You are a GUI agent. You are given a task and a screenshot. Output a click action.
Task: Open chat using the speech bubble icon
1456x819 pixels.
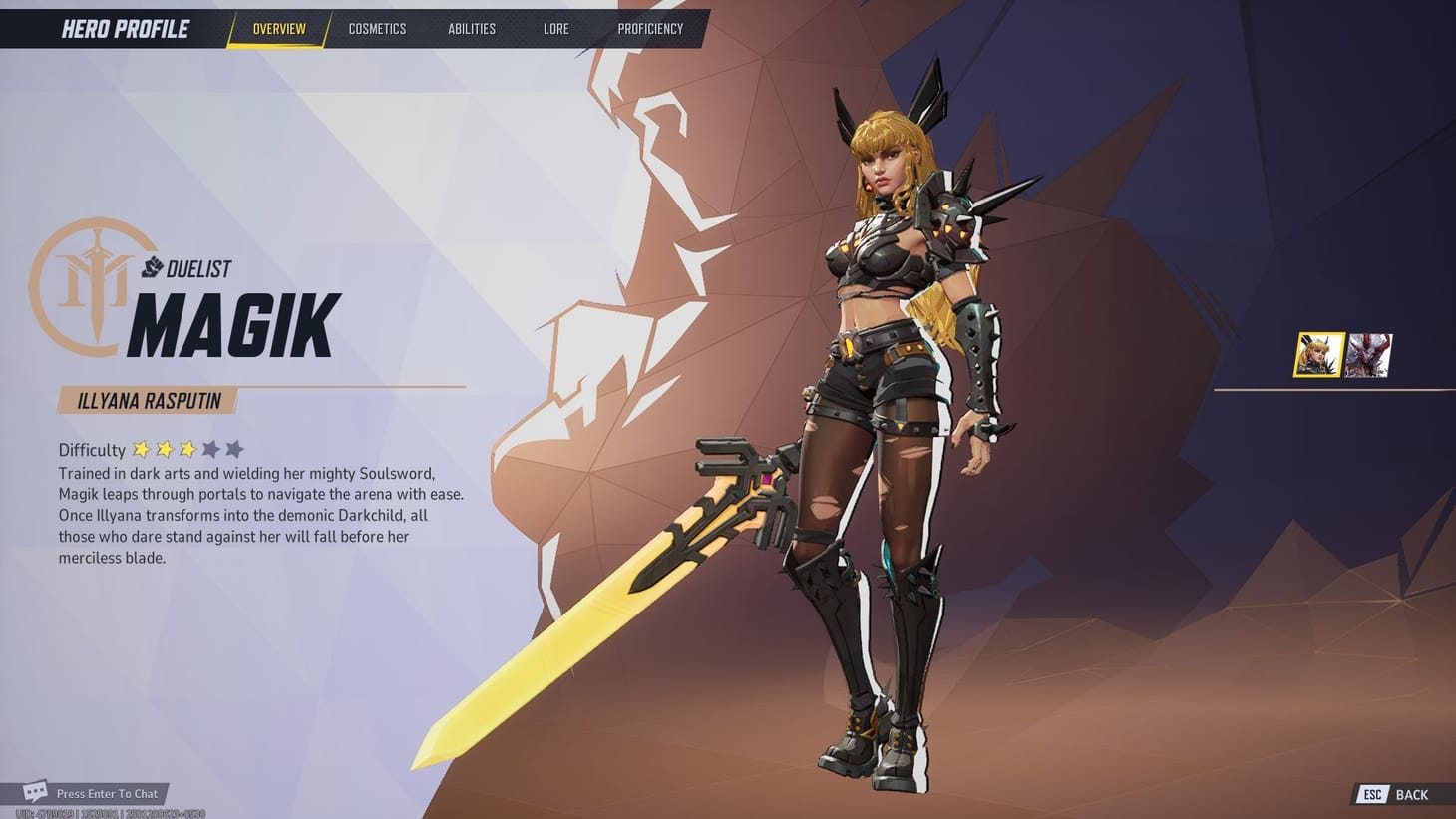coord(36,790)
